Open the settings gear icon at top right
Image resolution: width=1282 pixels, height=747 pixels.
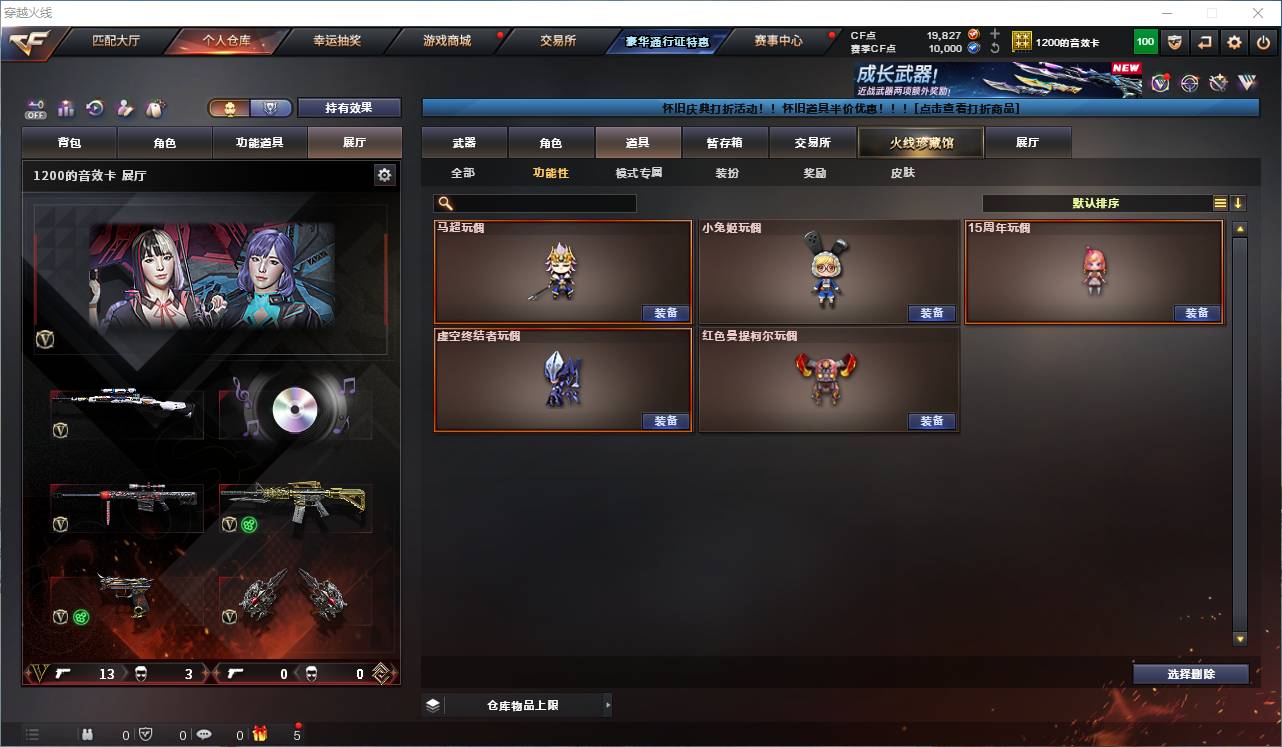coord(1233,42)
